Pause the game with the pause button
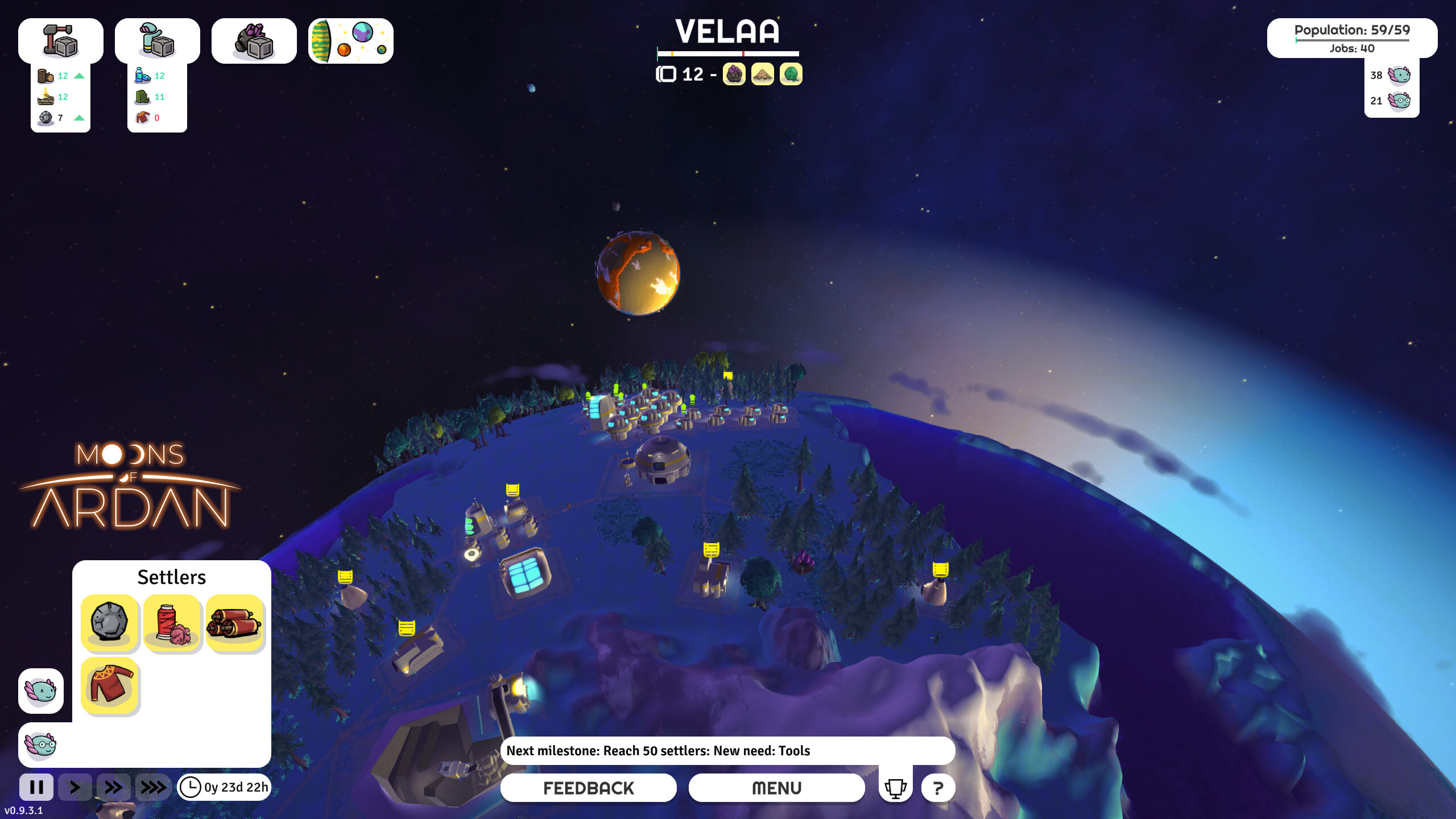1456x819 pixels. [x=38, y=788]
